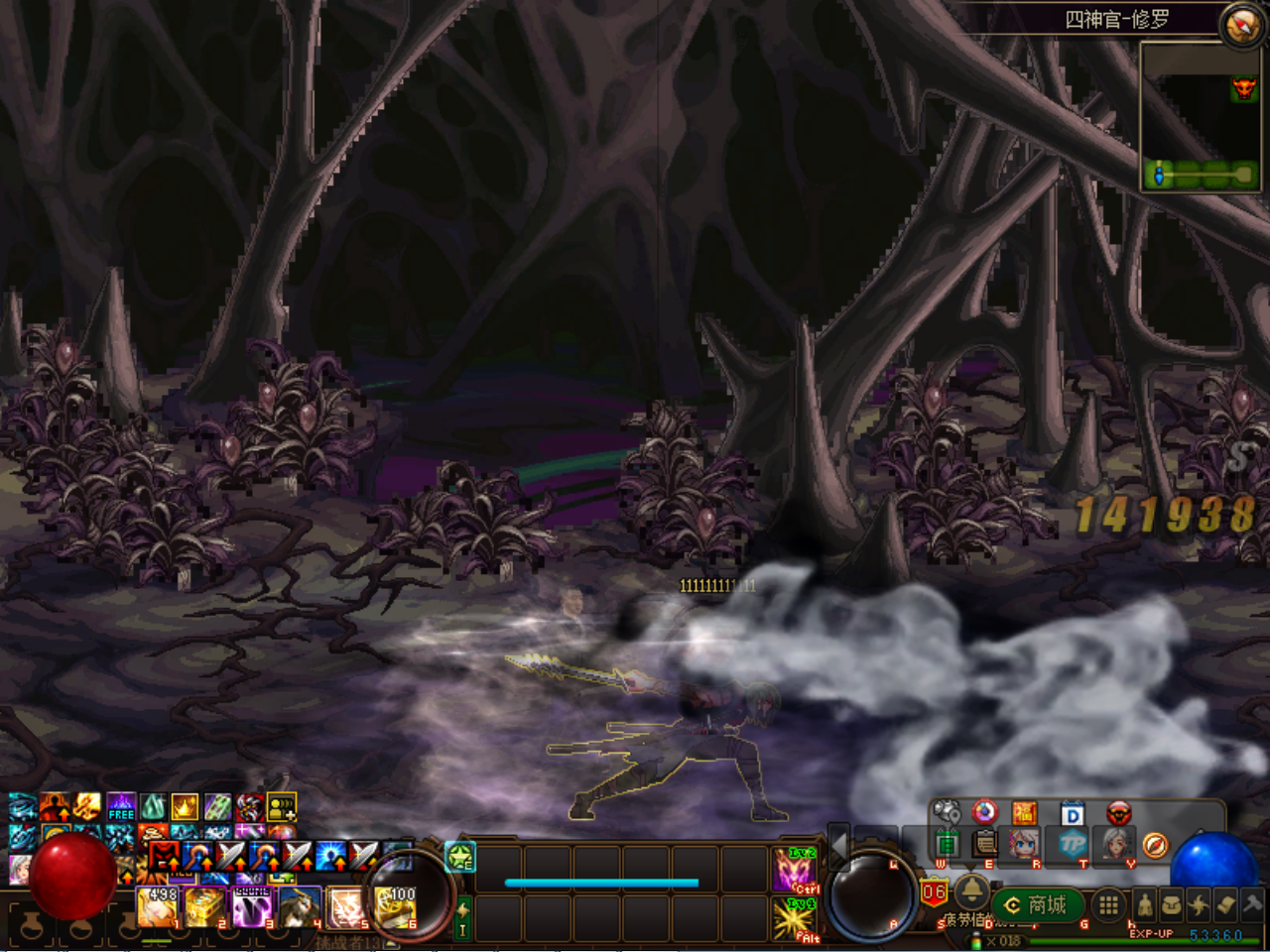Click the red boss marker on the minimap
The width and height of the screenshot is (1270, 952).
[x=1242, y=88]
